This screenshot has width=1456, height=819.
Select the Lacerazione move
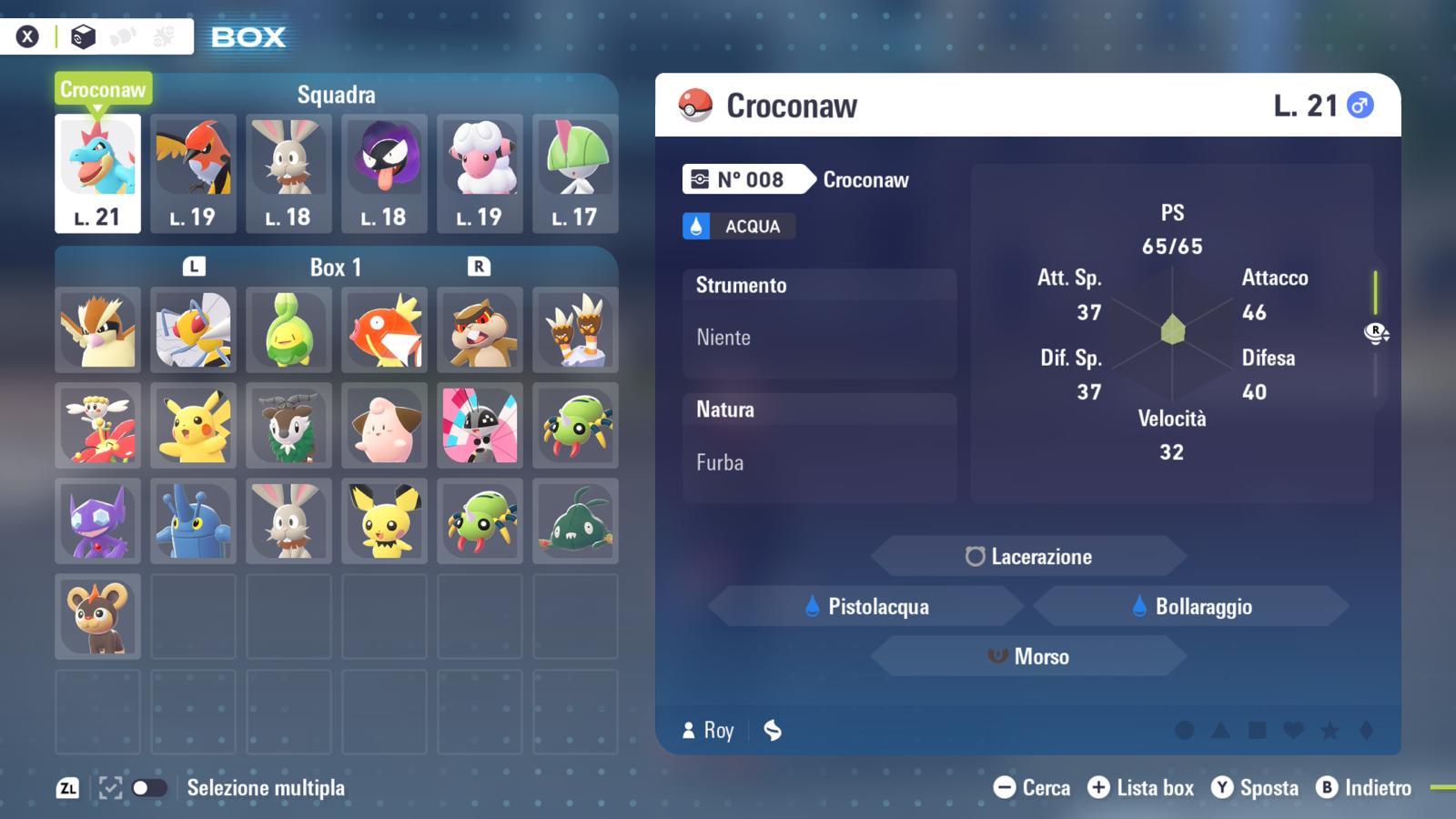(1028, 556)
